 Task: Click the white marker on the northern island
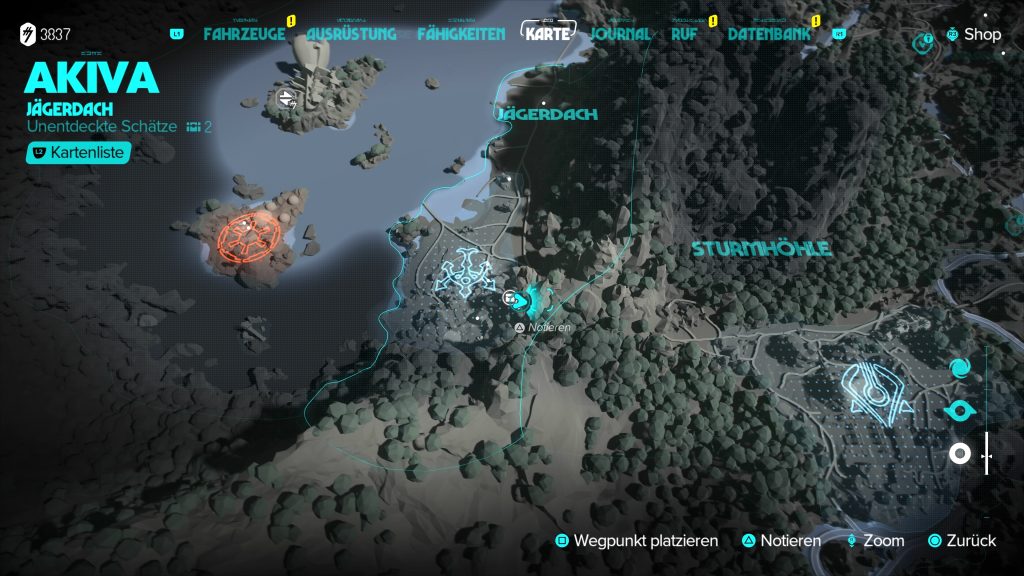pos(289,97)
